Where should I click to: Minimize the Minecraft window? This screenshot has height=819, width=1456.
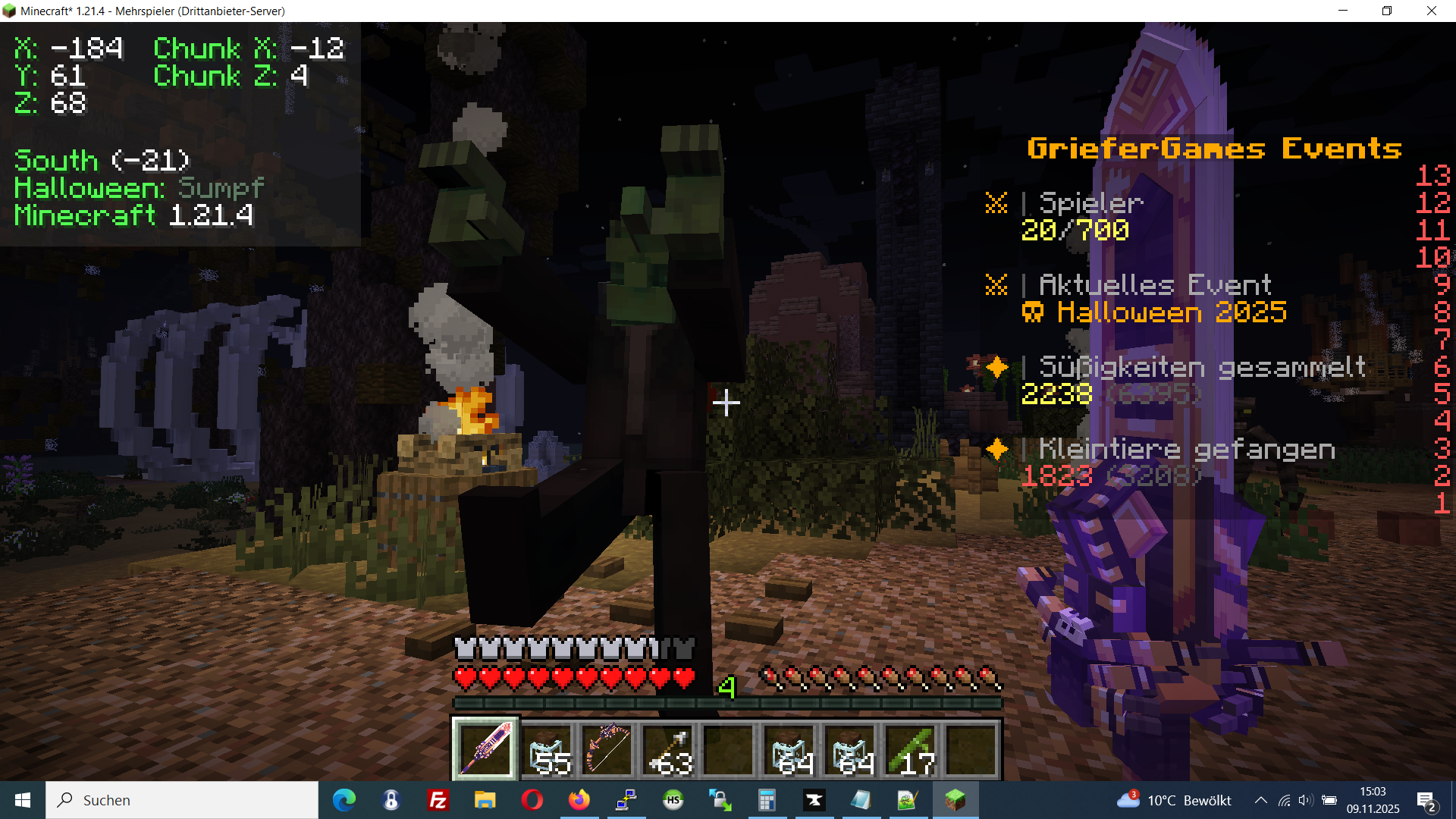(1343, 11)
